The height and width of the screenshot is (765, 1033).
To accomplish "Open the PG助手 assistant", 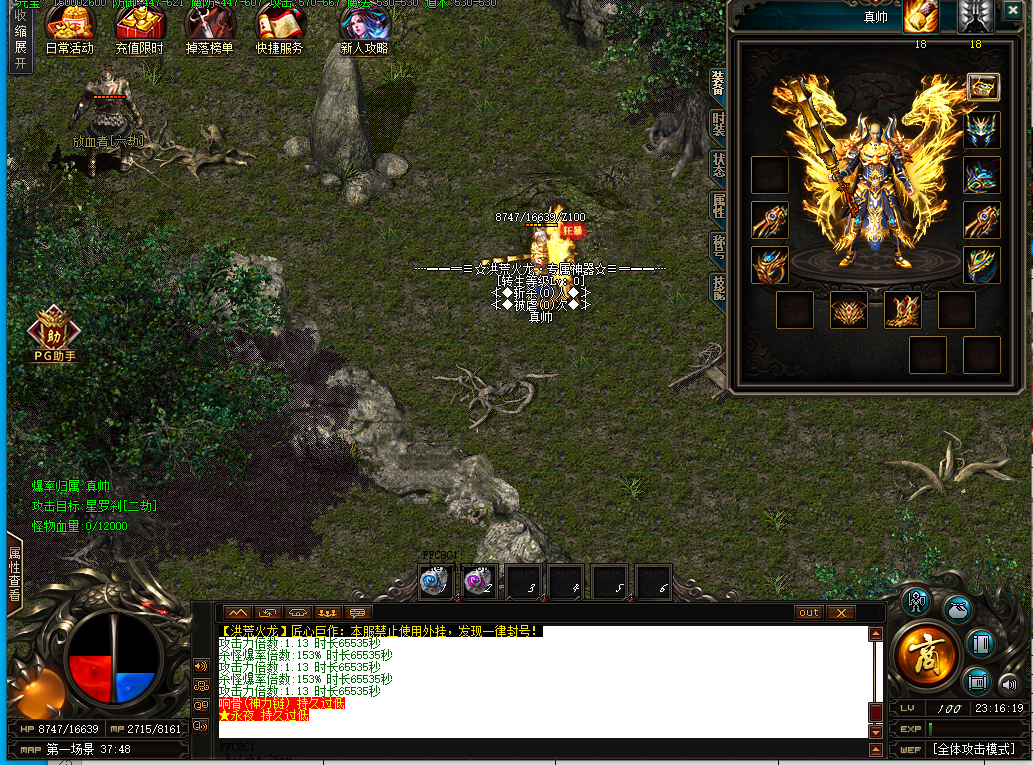I will [55, 333].
